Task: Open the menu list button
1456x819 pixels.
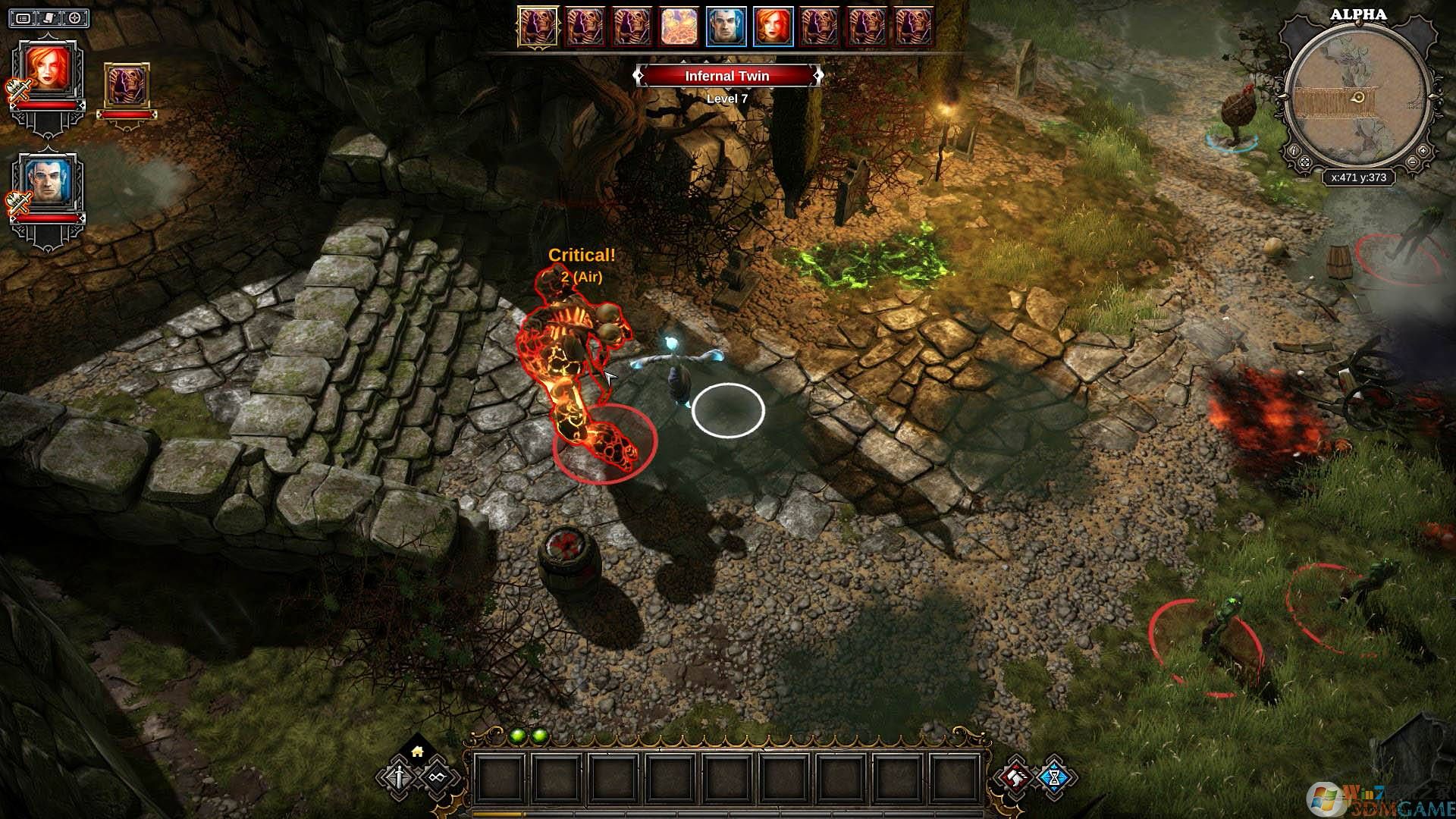Action: coord(24,17)
